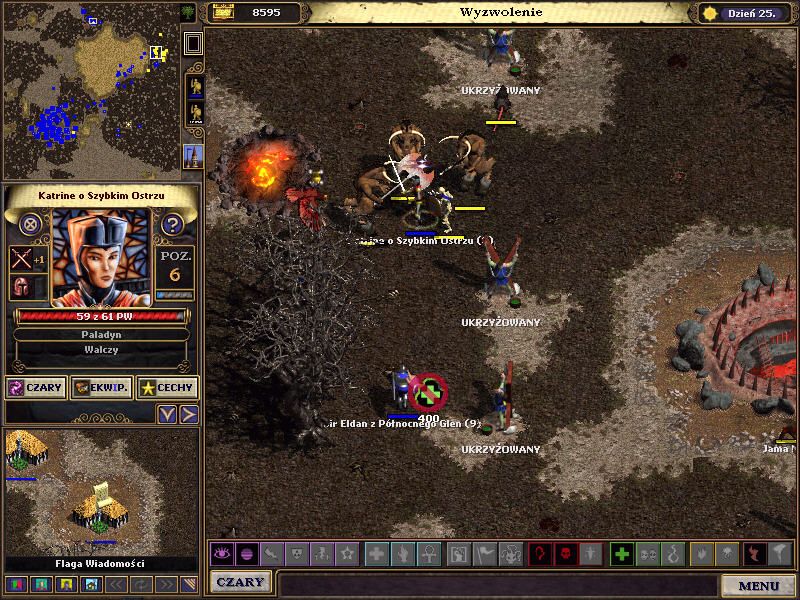Show the hero's CECHY traits
Image resolution: width=800 pixels, height=600 pixels.
(x=167, y=387)
